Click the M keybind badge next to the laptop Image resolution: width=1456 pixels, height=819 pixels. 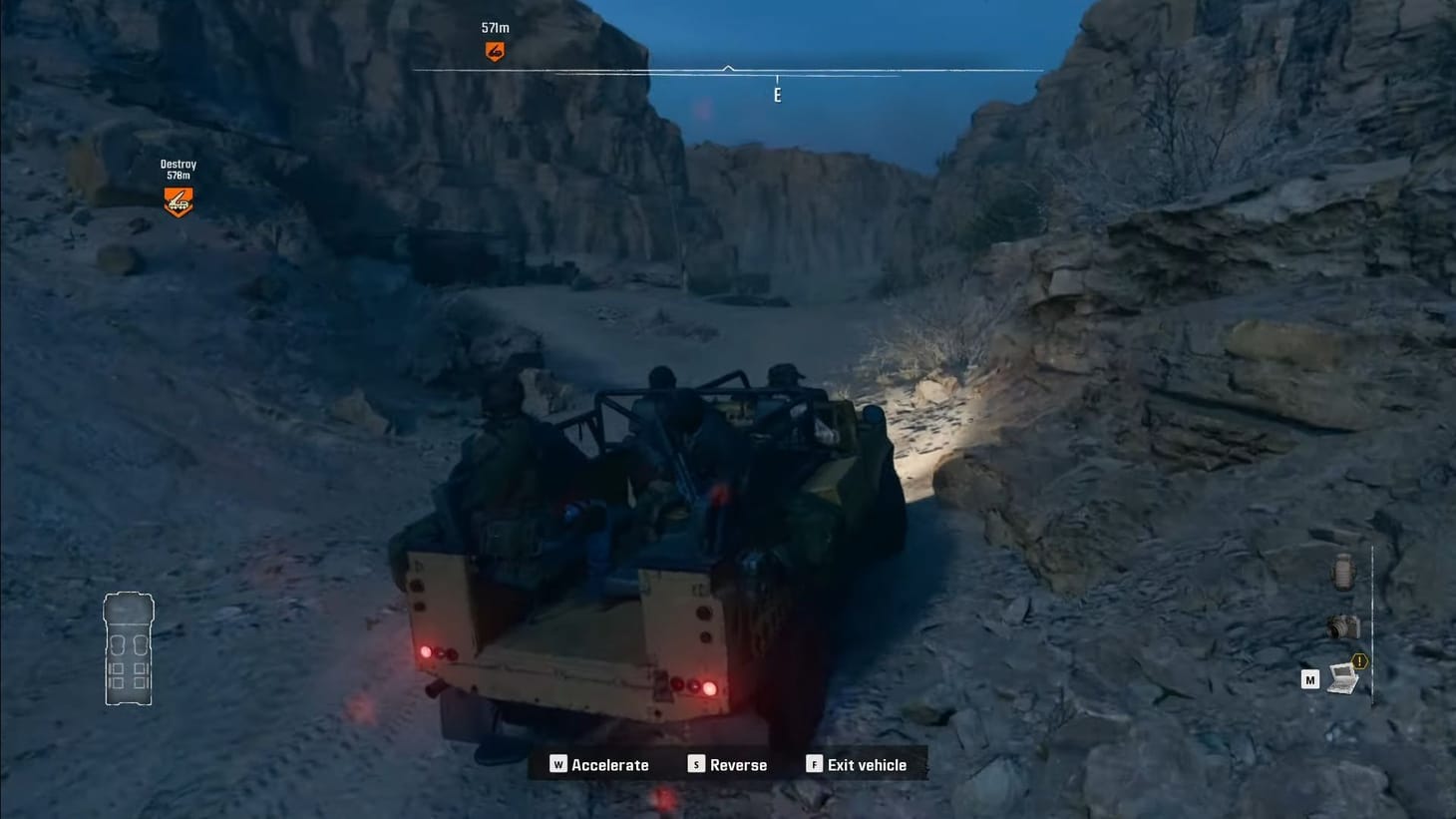(1310, 680)
